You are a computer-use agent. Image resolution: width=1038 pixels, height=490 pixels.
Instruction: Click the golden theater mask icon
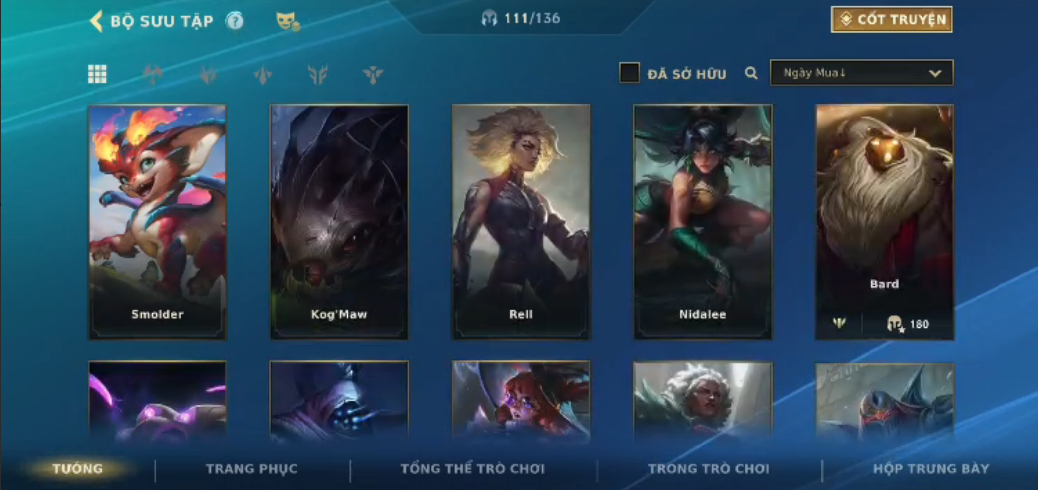[x=287, y=20]
